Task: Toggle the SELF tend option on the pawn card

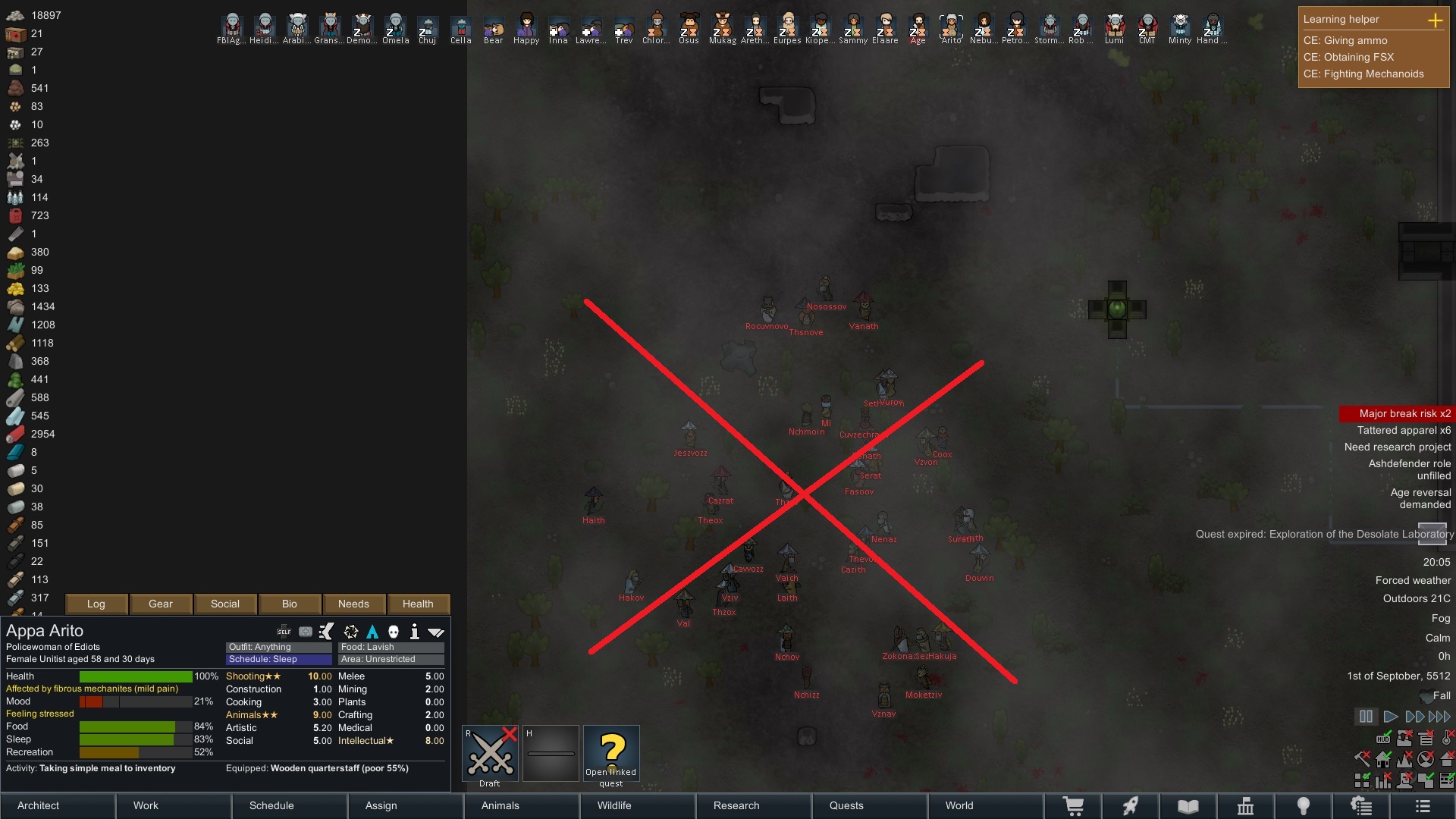Action: (x=284, y=631)
